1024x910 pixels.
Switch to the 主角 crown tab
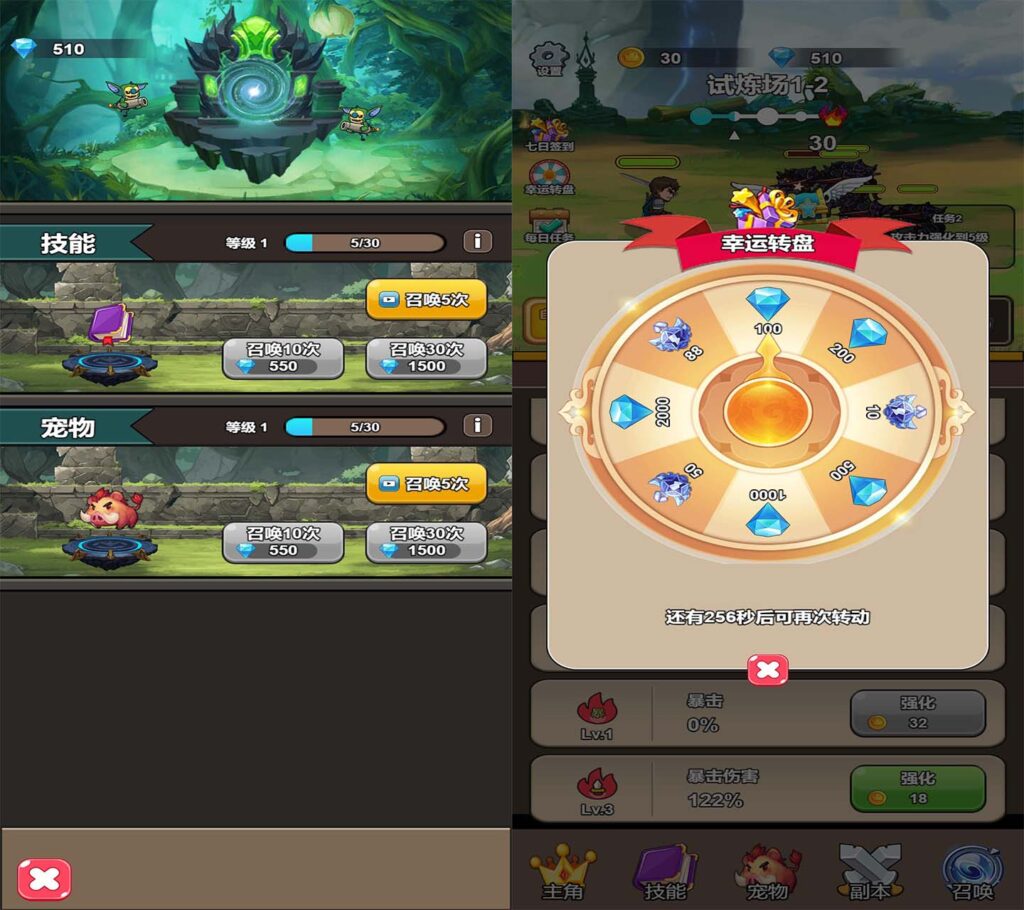[561, 872]
